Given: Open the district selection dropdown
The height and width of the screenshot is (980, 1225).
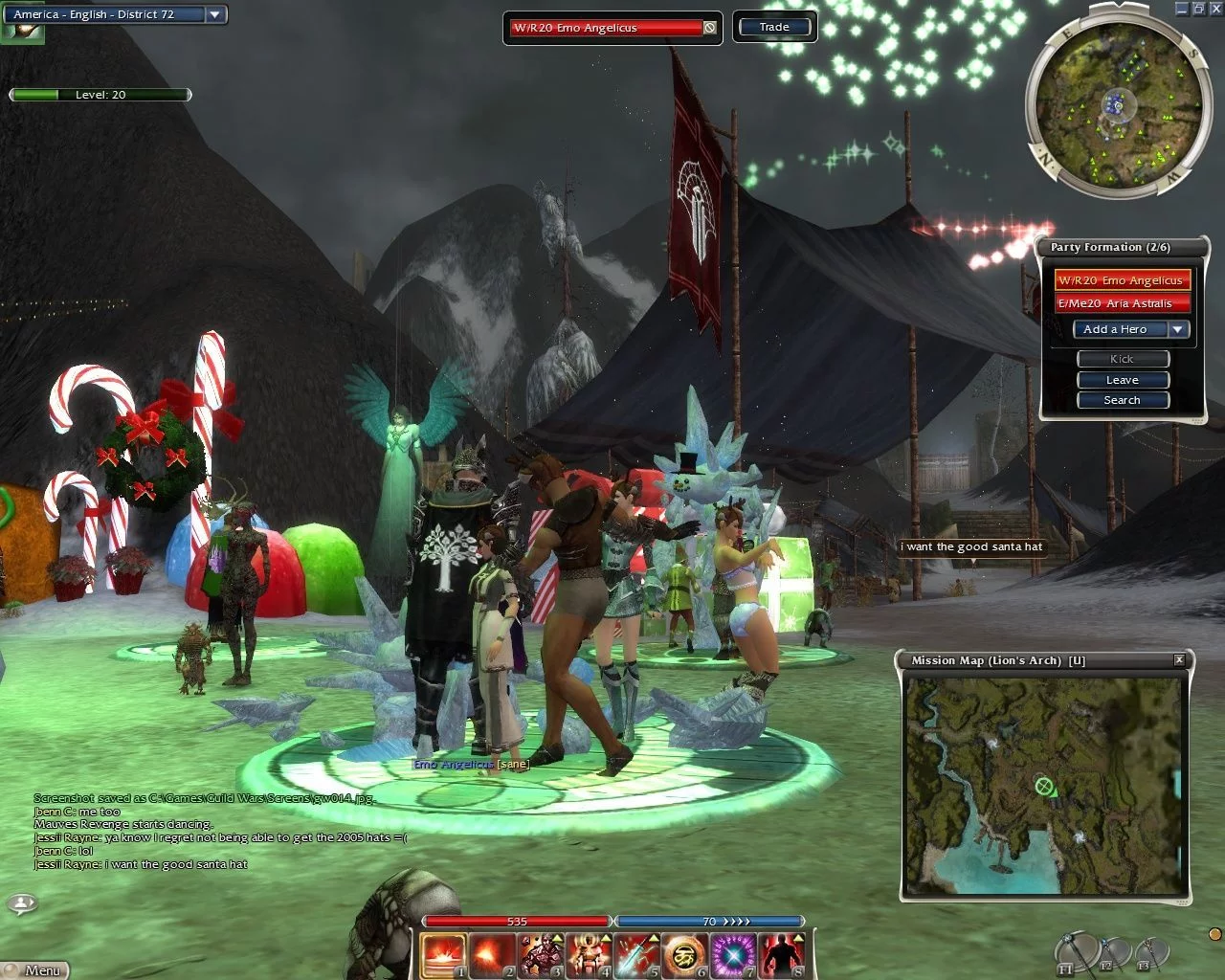Looking at the screenshot, I should tap(215, 14).
